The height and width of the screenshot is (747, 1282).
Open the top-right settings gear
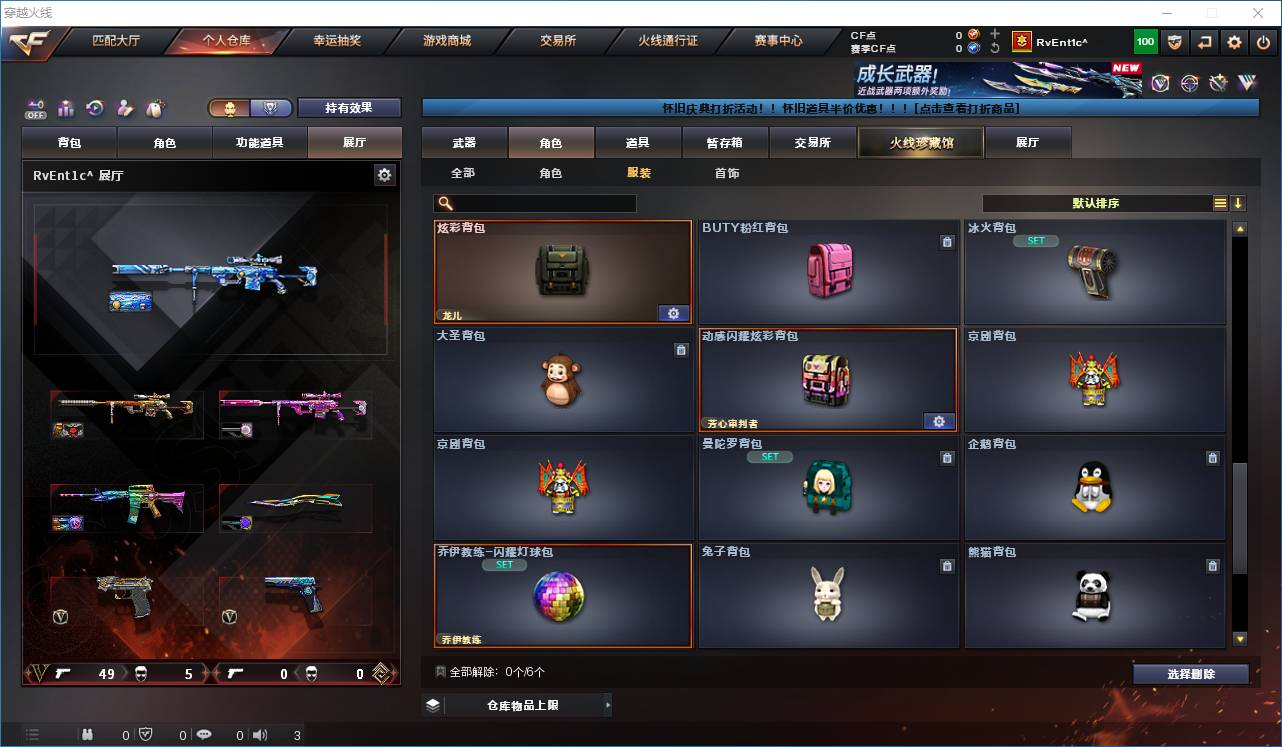click(1233, 42)
